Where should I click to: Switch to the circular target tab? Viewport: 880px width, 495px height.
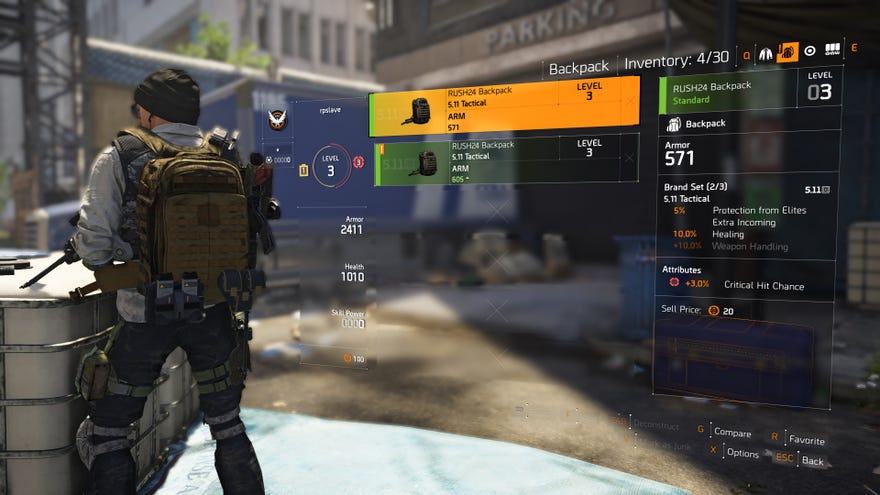pos(810,51)
